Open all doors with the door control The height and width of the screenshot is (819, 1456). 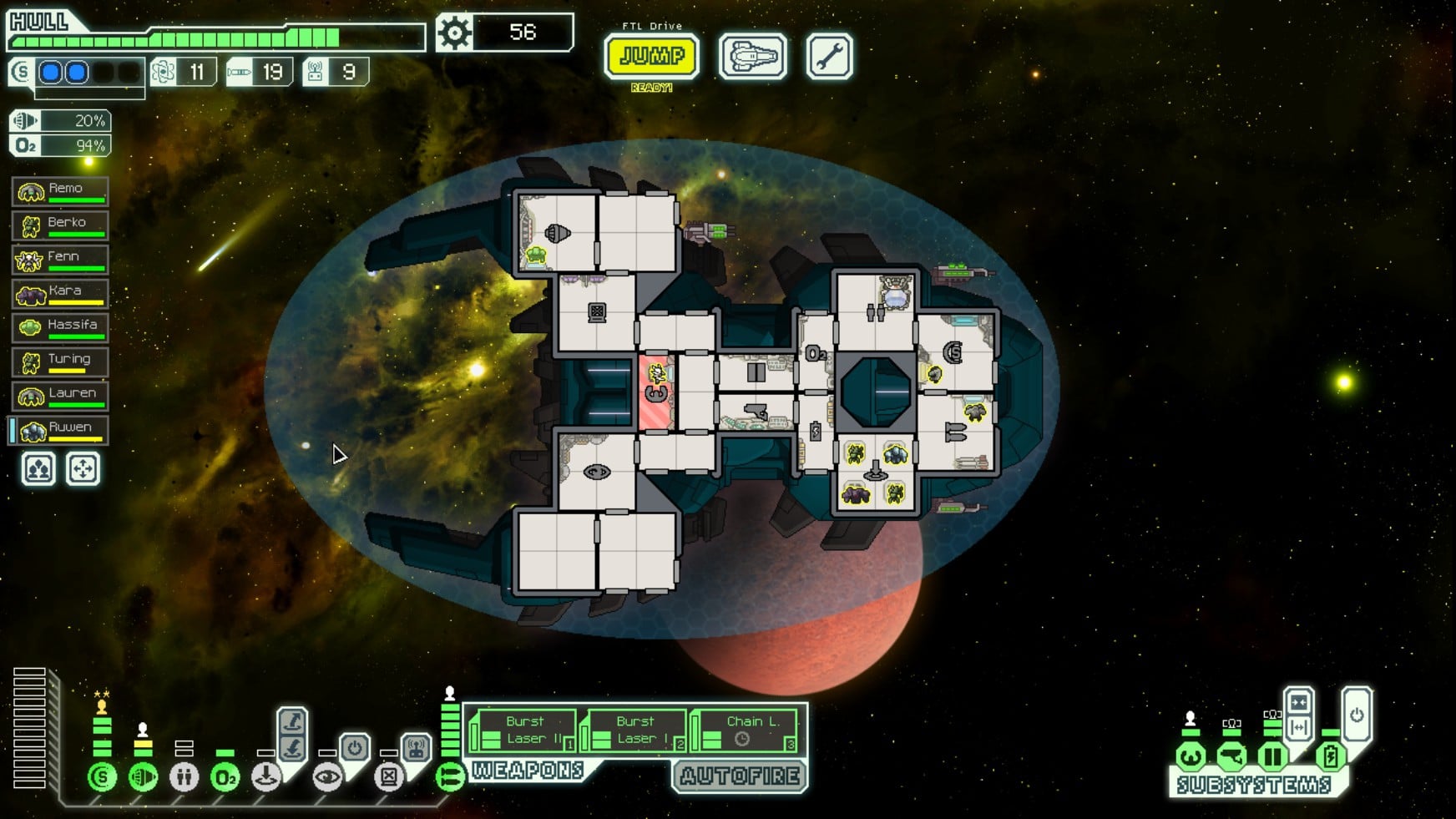pyautogui.click(x=1298, y=728)
